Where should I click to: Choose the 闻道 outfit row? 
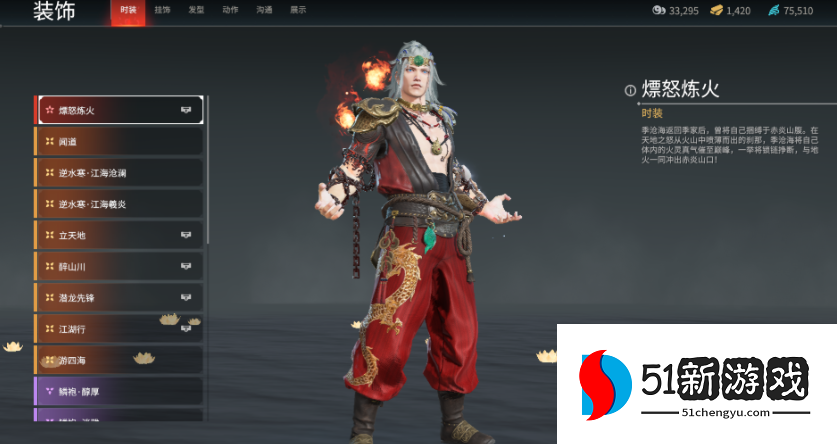pyautogui.click(x=119, y=142)
